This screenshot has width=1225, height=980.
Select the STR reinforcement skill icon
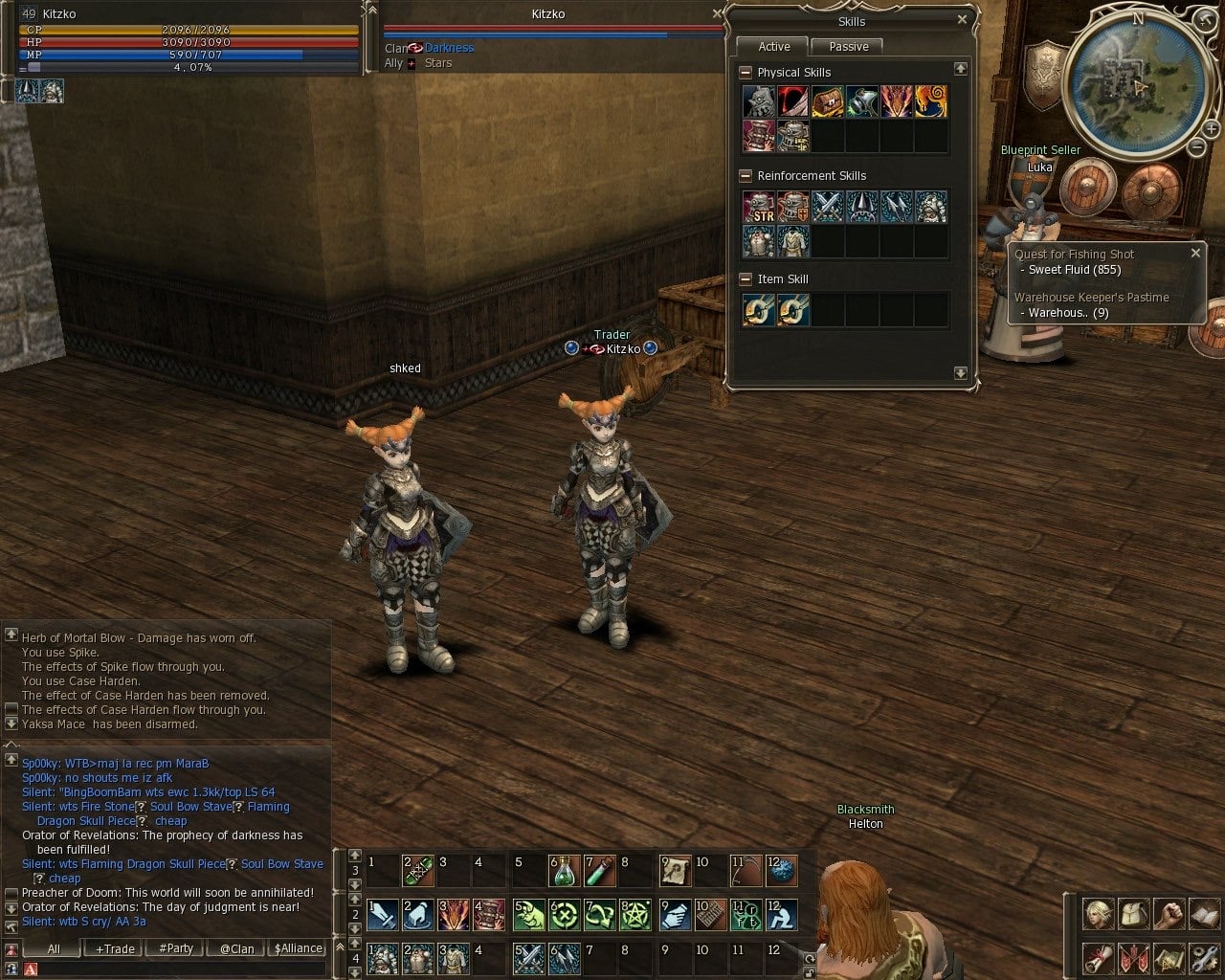pyautogui.click(x=759, y=207)
